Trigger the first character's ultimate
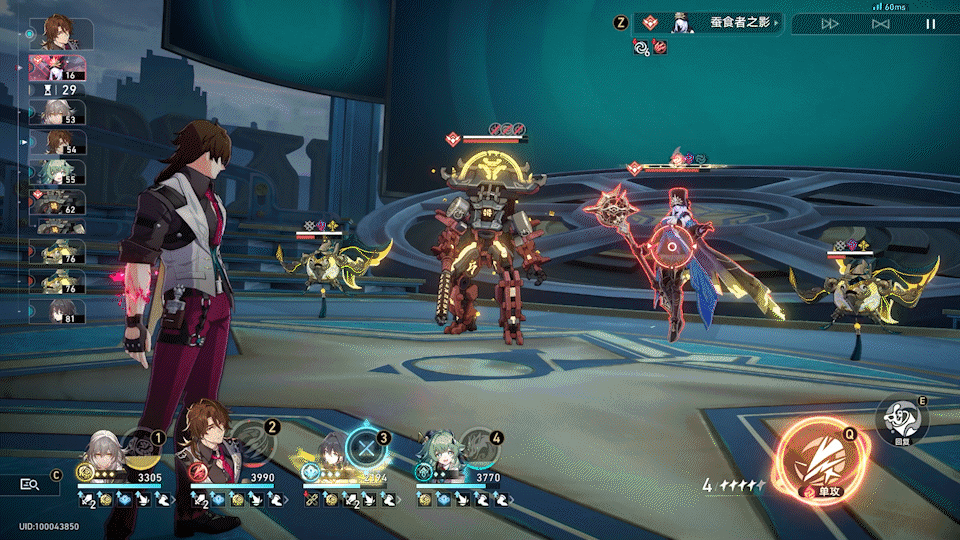The image size is (960, 540). pos(141,448)
